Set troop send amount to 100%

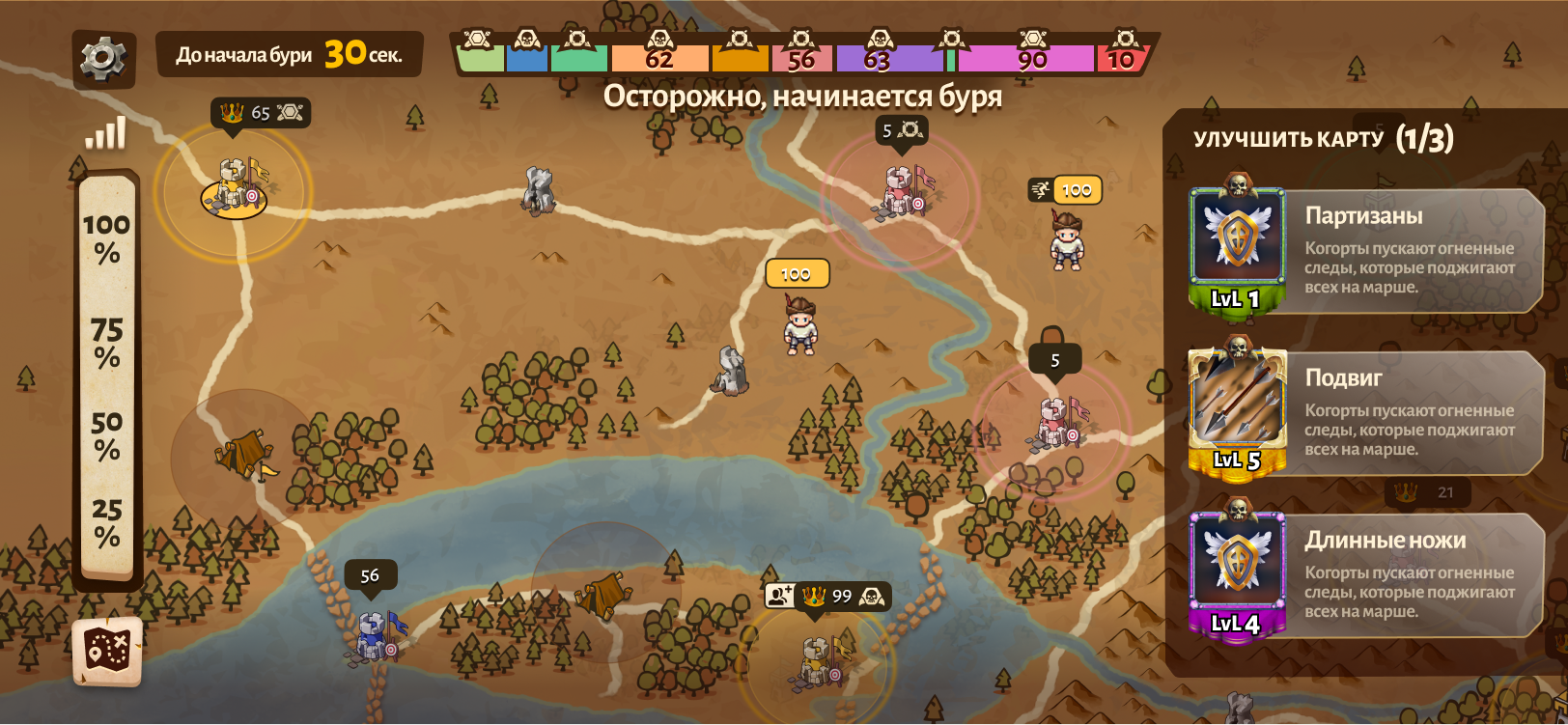[x=106, y=238]
